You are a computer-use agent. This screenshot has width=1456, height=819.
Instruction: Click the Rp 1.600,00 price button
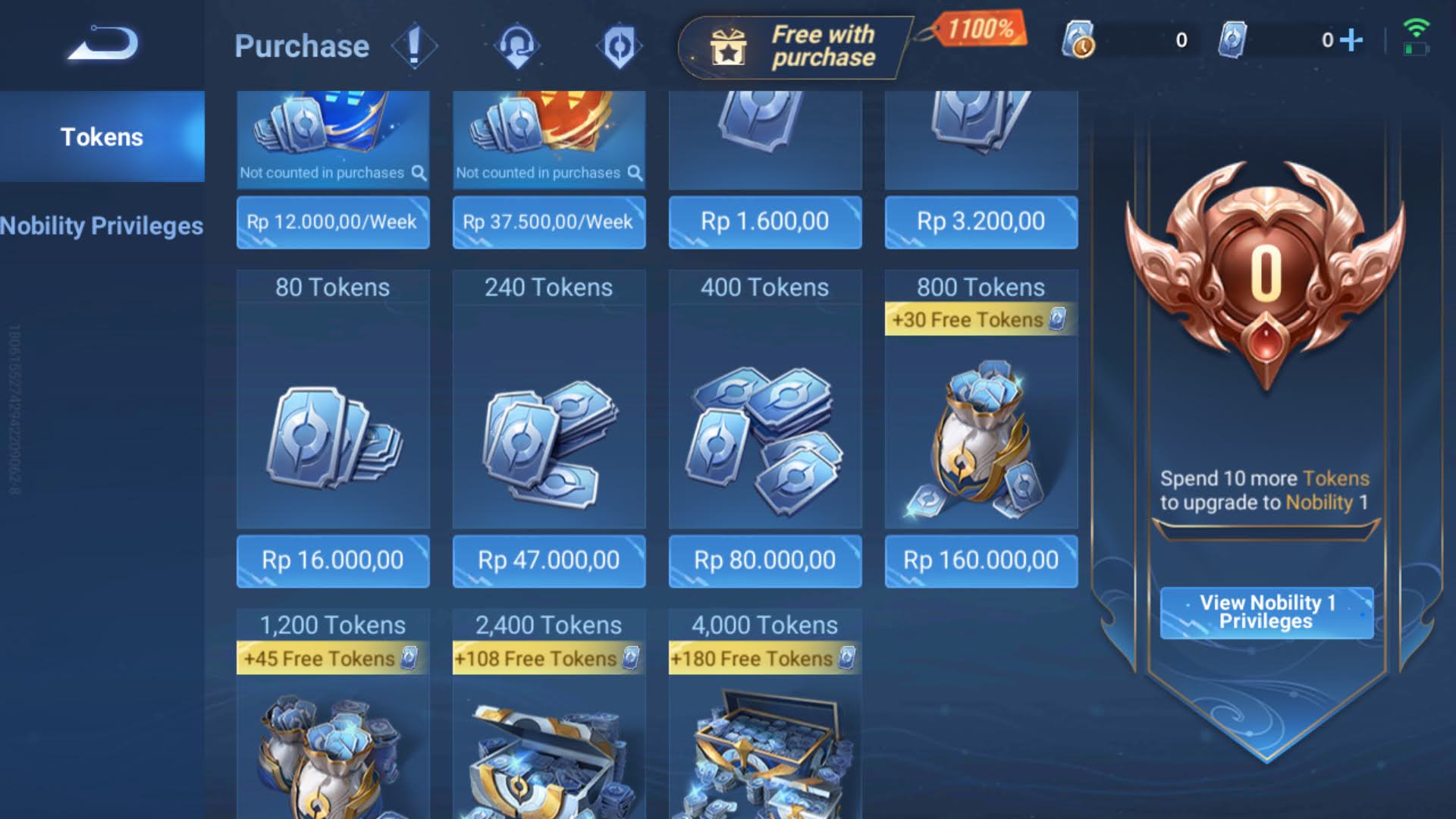[x=764, y=222]
